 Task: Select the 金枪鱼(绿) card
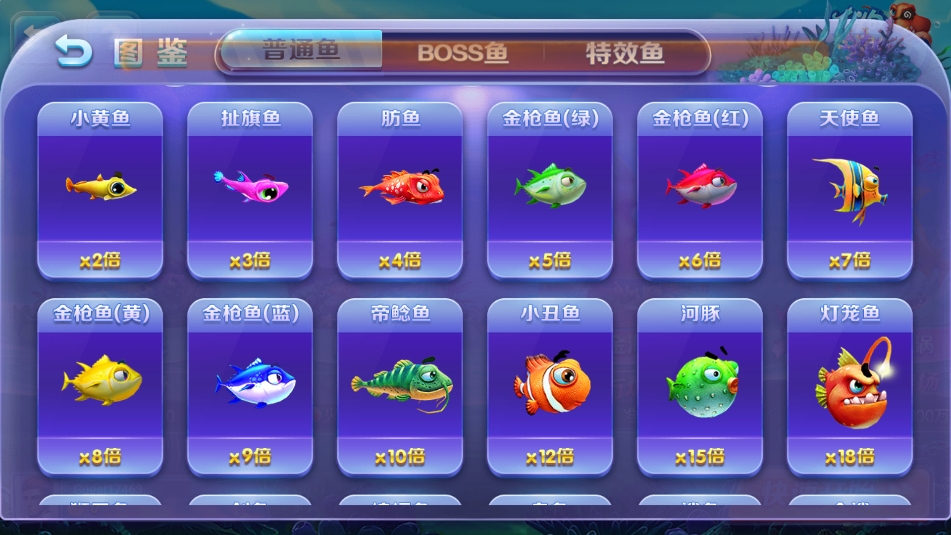550,190
